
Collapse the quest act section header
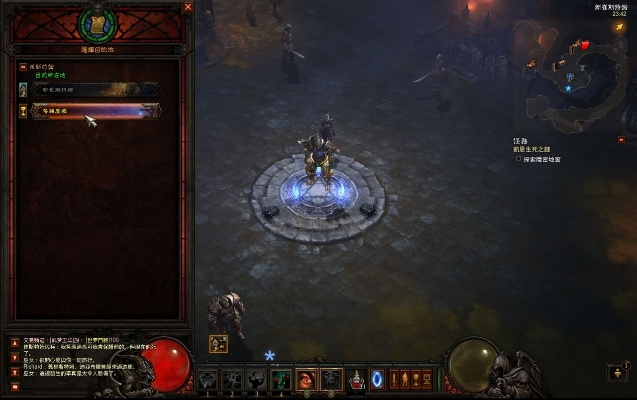click(22, 66)
